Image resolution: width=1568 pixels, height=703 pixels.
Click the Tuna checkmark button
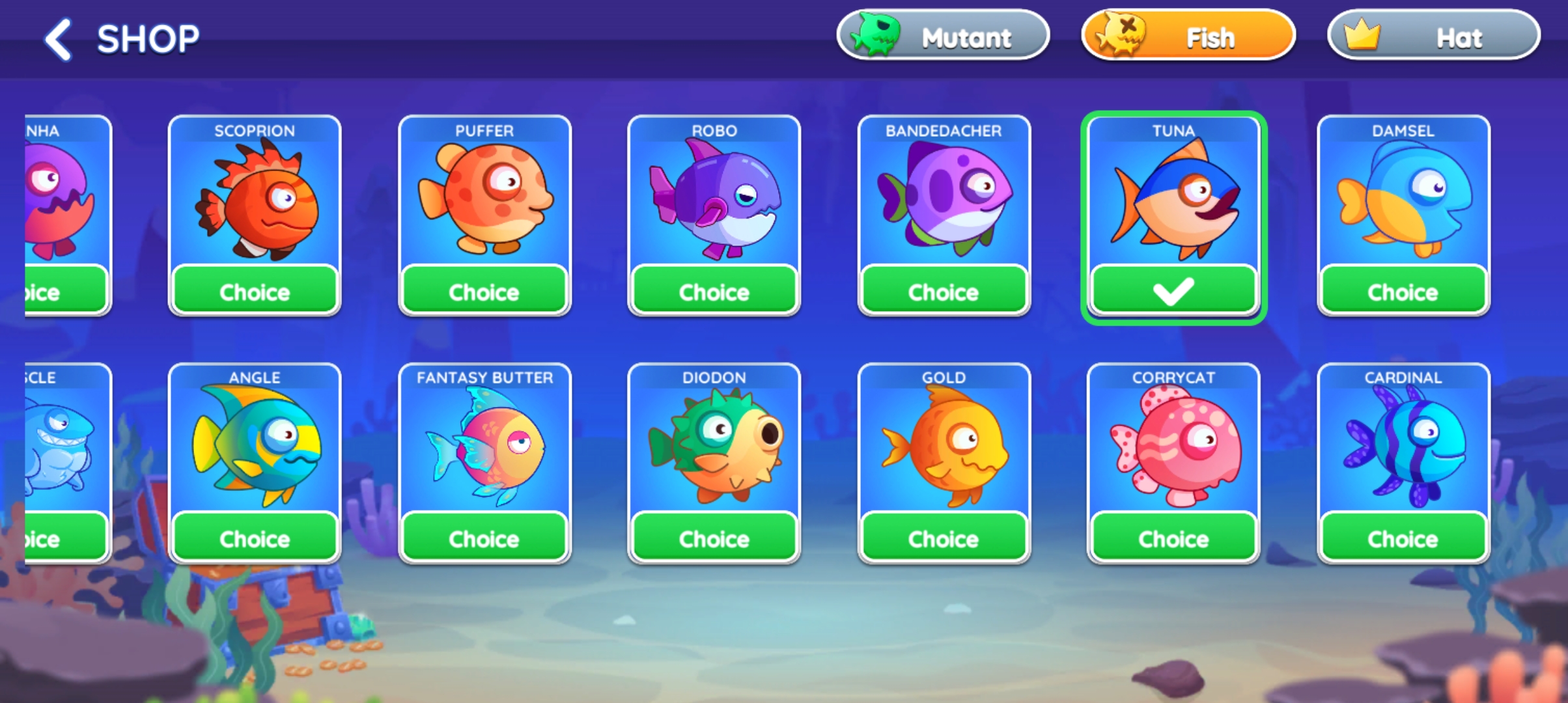pyautogui.click(x=1173, y=291)
